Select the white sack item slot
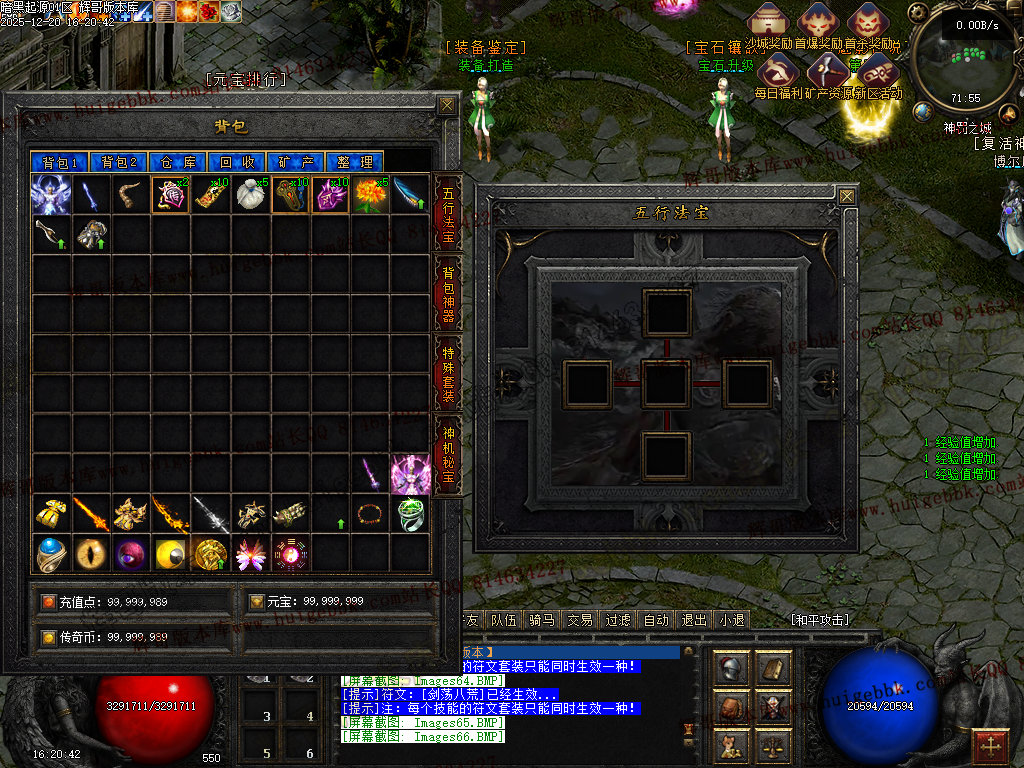The width and height of the screenshot is (1024, 768). pos(250,194)
